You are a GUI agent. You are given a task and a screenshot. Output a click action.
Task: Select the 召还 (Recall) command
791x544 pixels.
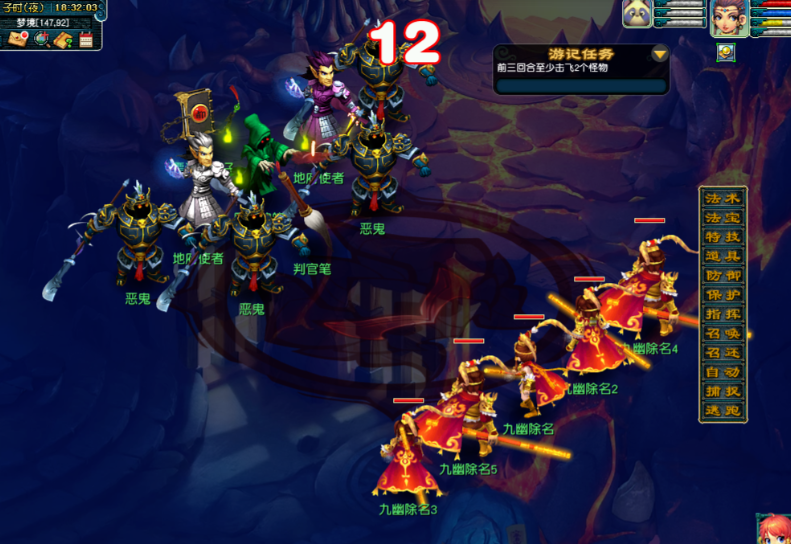[x=722, y=353]
